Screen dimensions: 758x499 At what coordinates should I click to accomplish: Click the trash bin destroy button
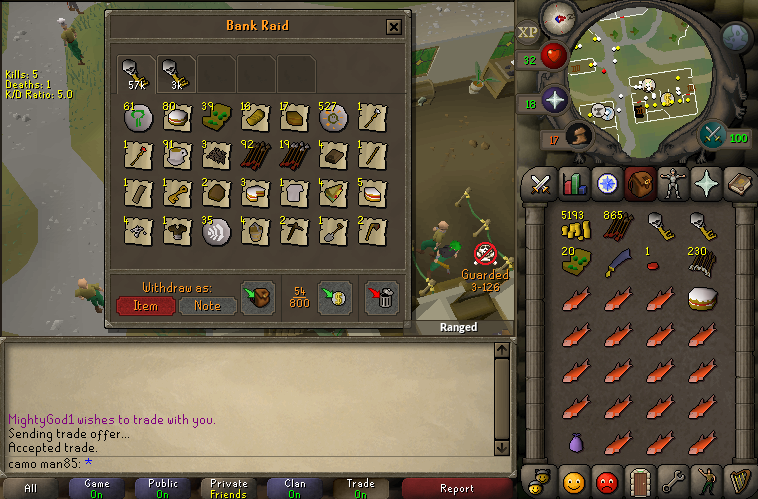coord(381,298)
